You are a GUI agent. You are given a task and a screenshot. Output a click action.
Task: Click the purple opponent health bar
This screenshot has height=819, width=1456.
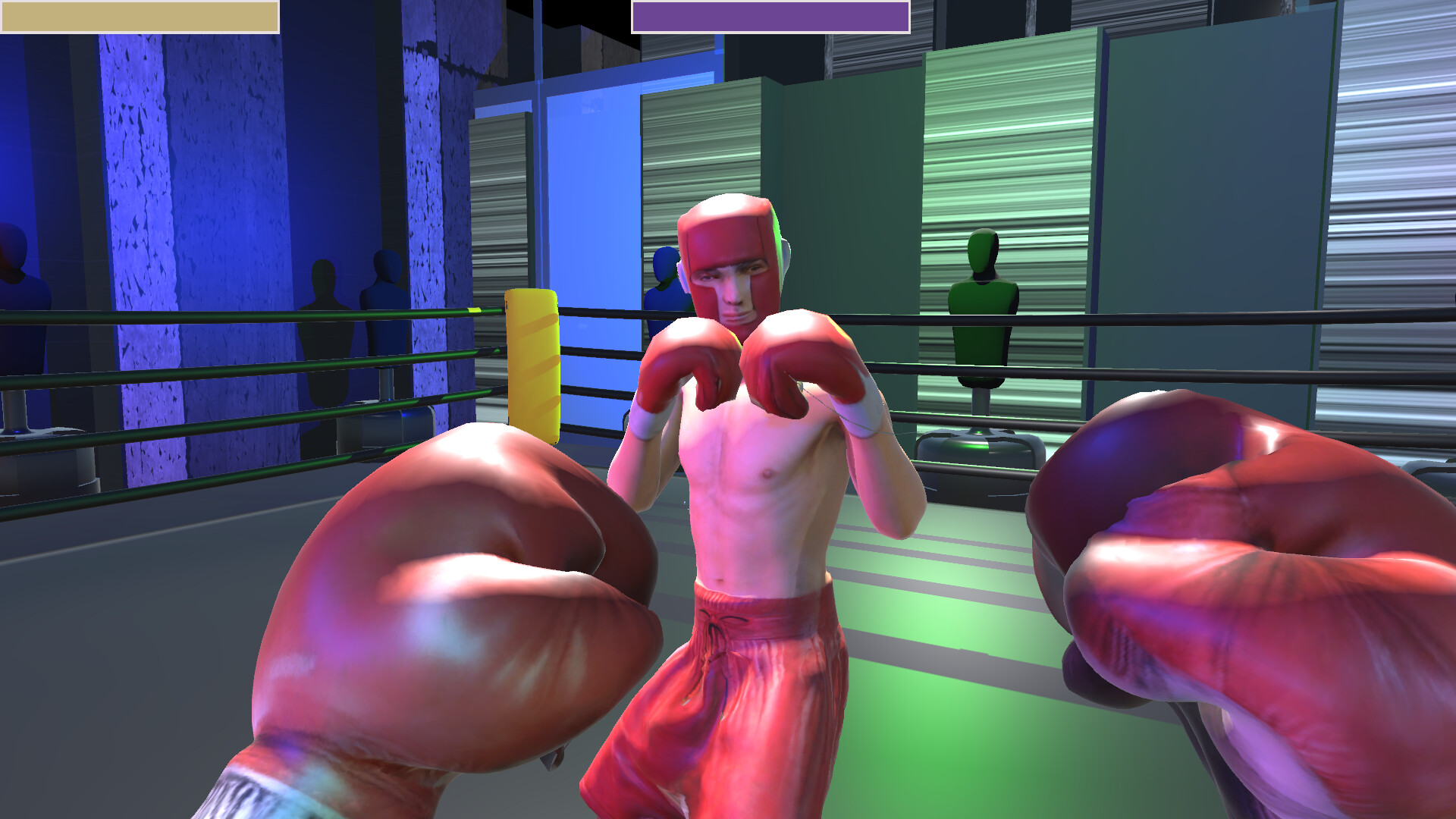pos(770,14)
